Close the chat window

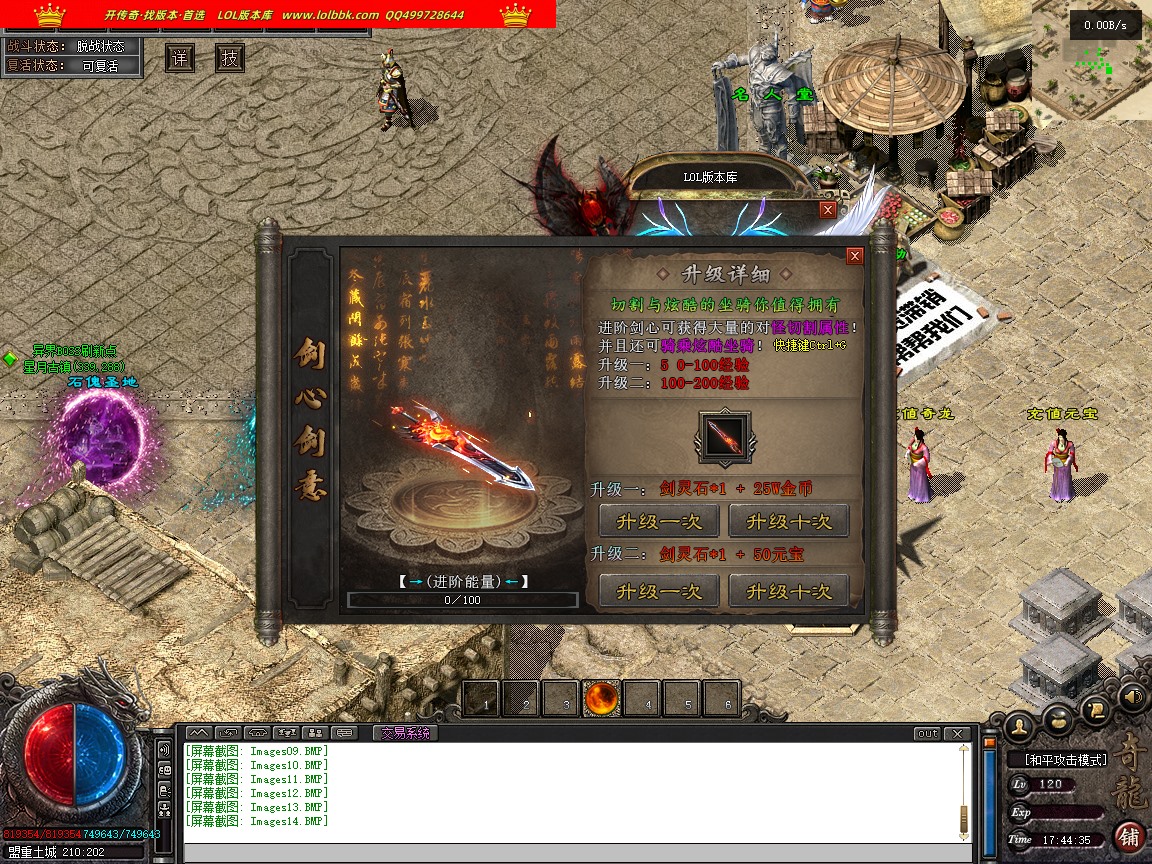(x=958, y=734)
